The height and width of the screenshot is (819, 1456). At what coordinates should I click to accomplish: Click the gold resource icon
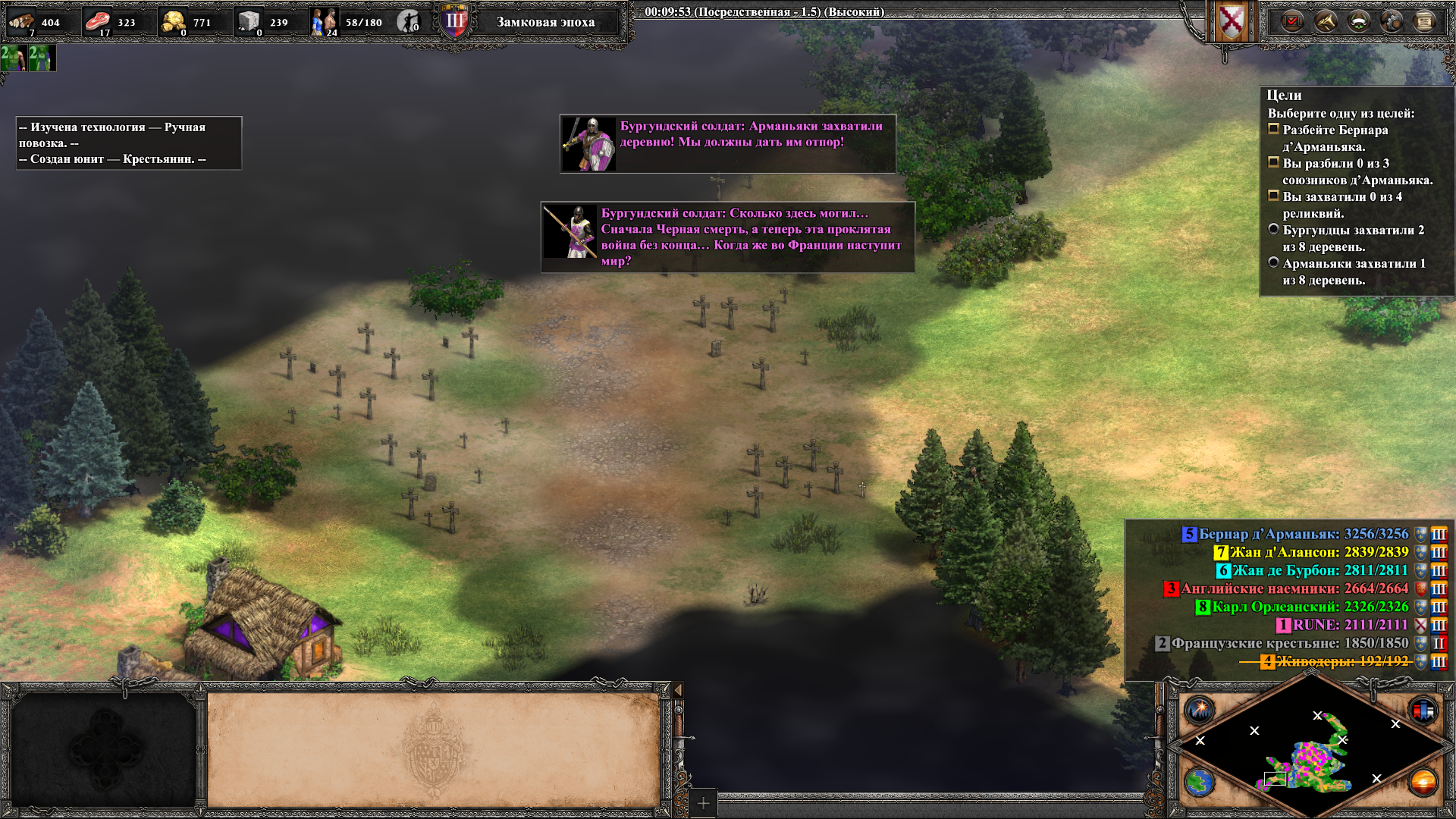(174, 22)
